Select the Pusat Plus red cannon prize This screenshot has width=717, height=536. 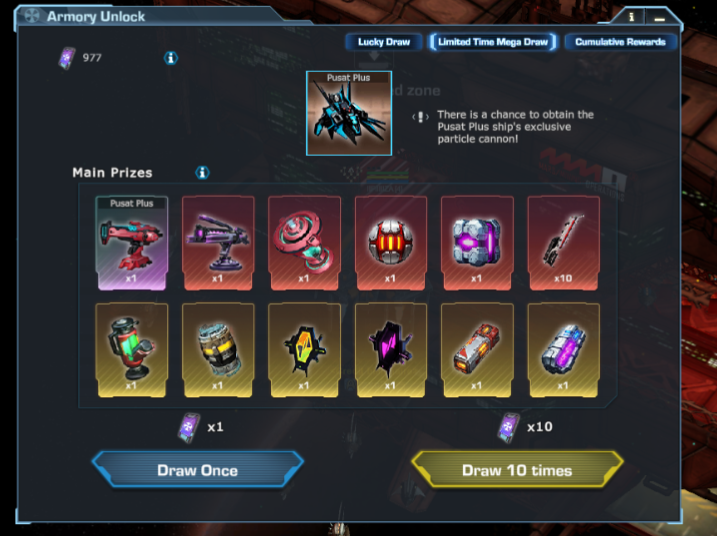click(132, 241)
